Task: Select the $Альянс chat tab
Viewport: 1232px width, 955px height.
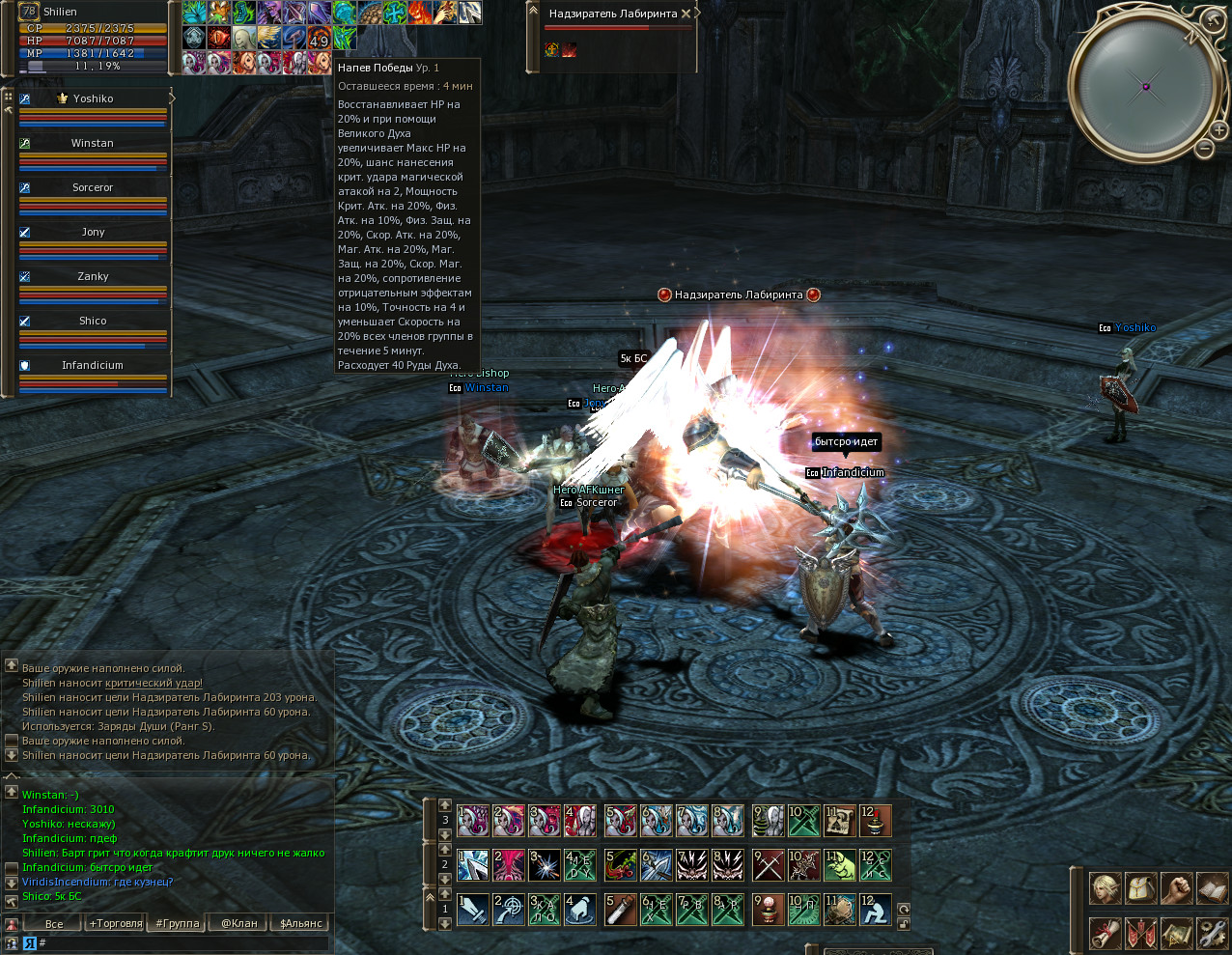Action: pos(301,923)
